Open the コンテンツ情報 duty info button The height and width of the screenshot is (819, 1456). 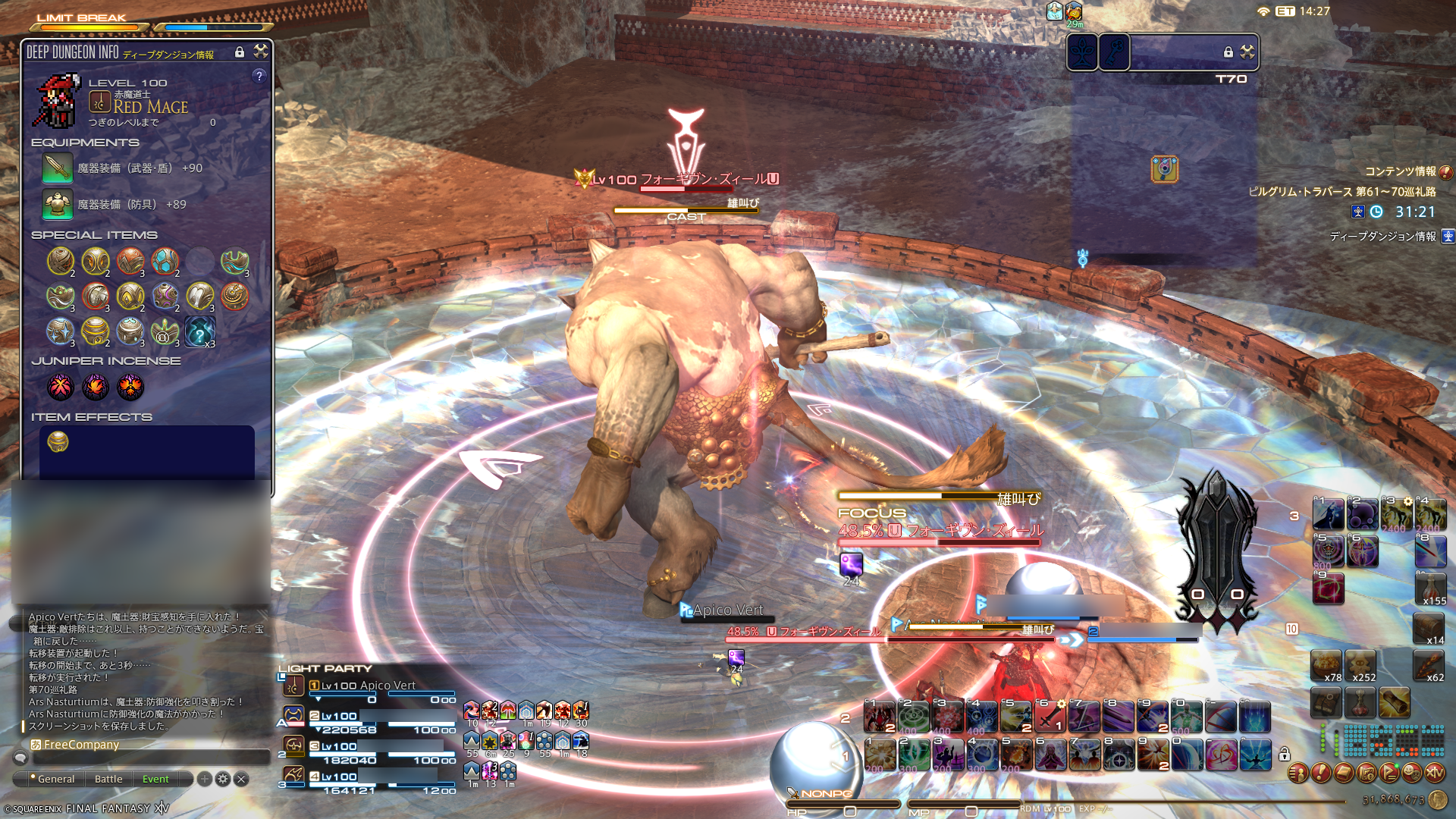click(1446, 172)
